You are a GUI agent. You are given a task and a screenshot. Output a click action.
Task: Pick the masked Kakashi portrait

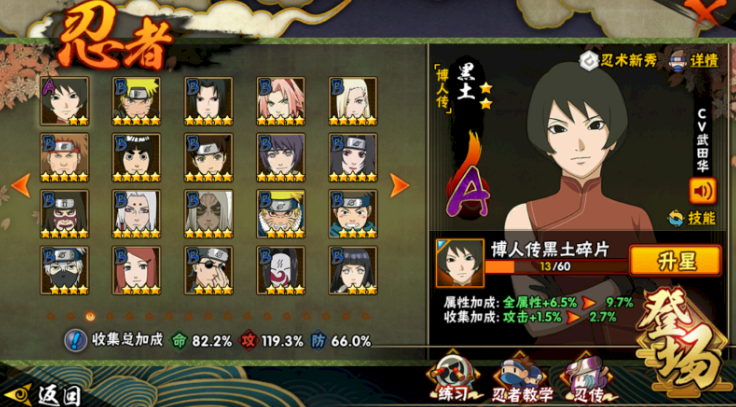point(64,270)
